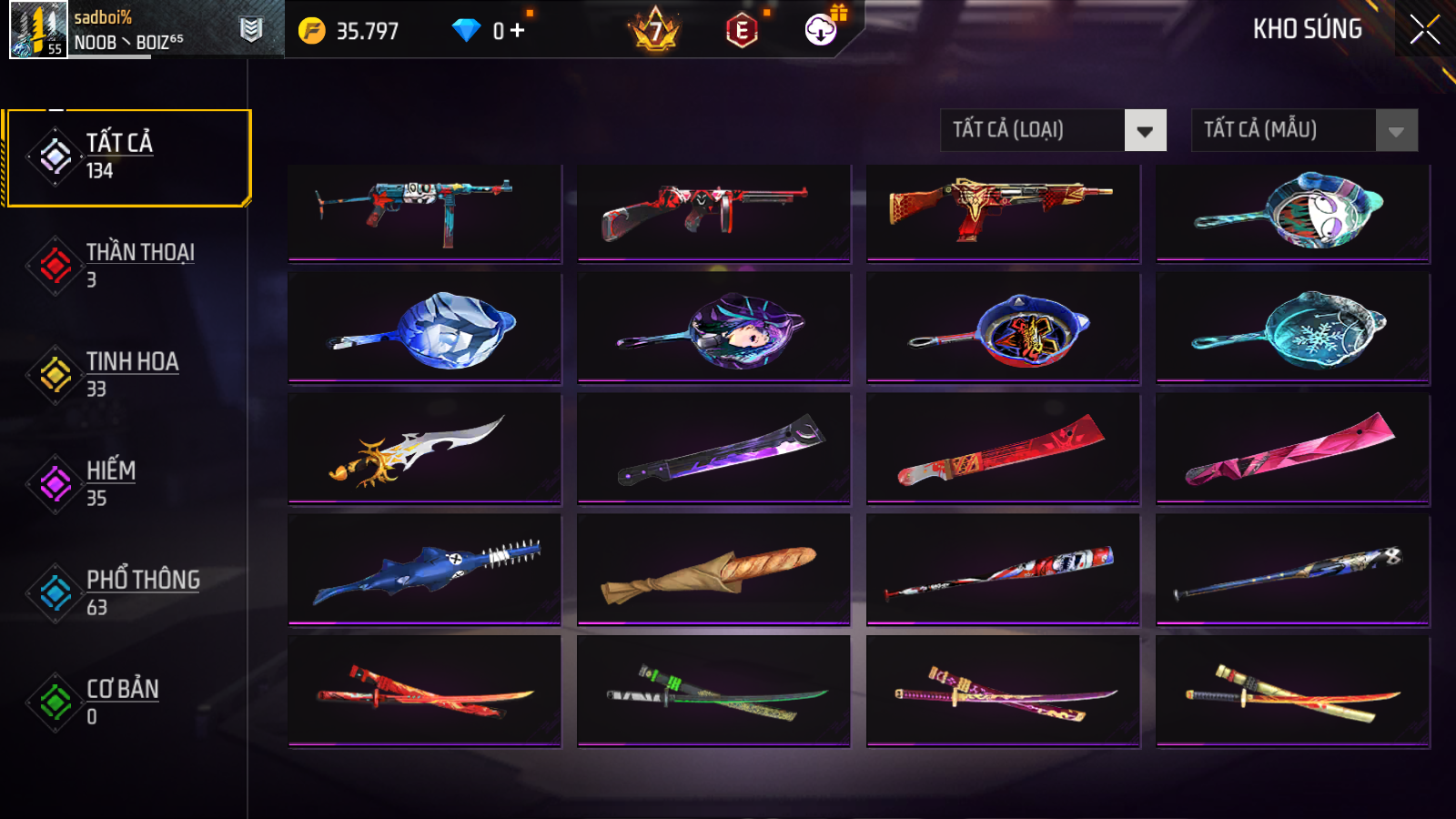
Task: Show the Hiếm rarity weapons
Action: 127,483
